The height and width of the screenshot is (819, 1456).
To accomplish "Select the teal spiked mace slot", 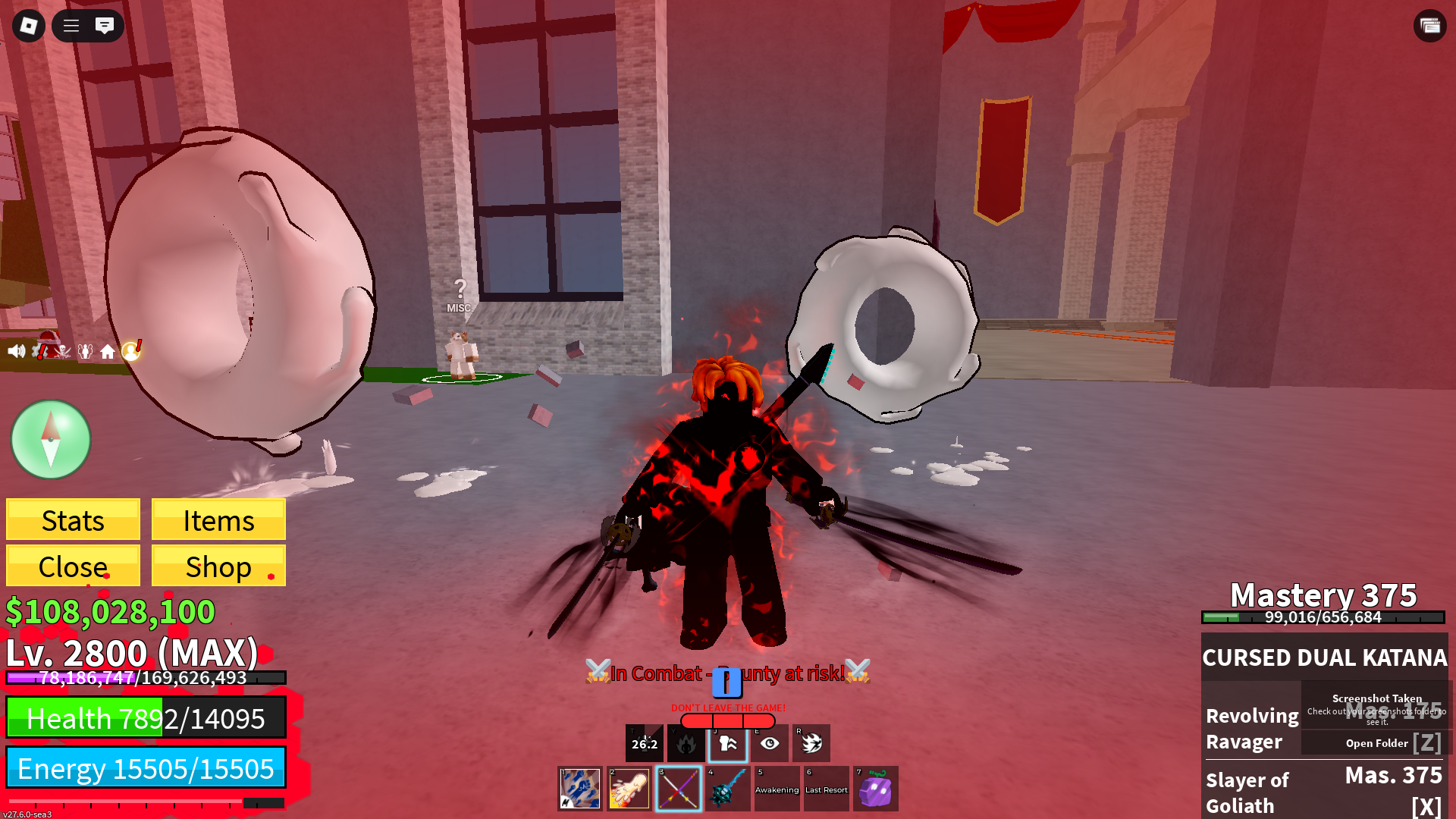I will (727, 789).
